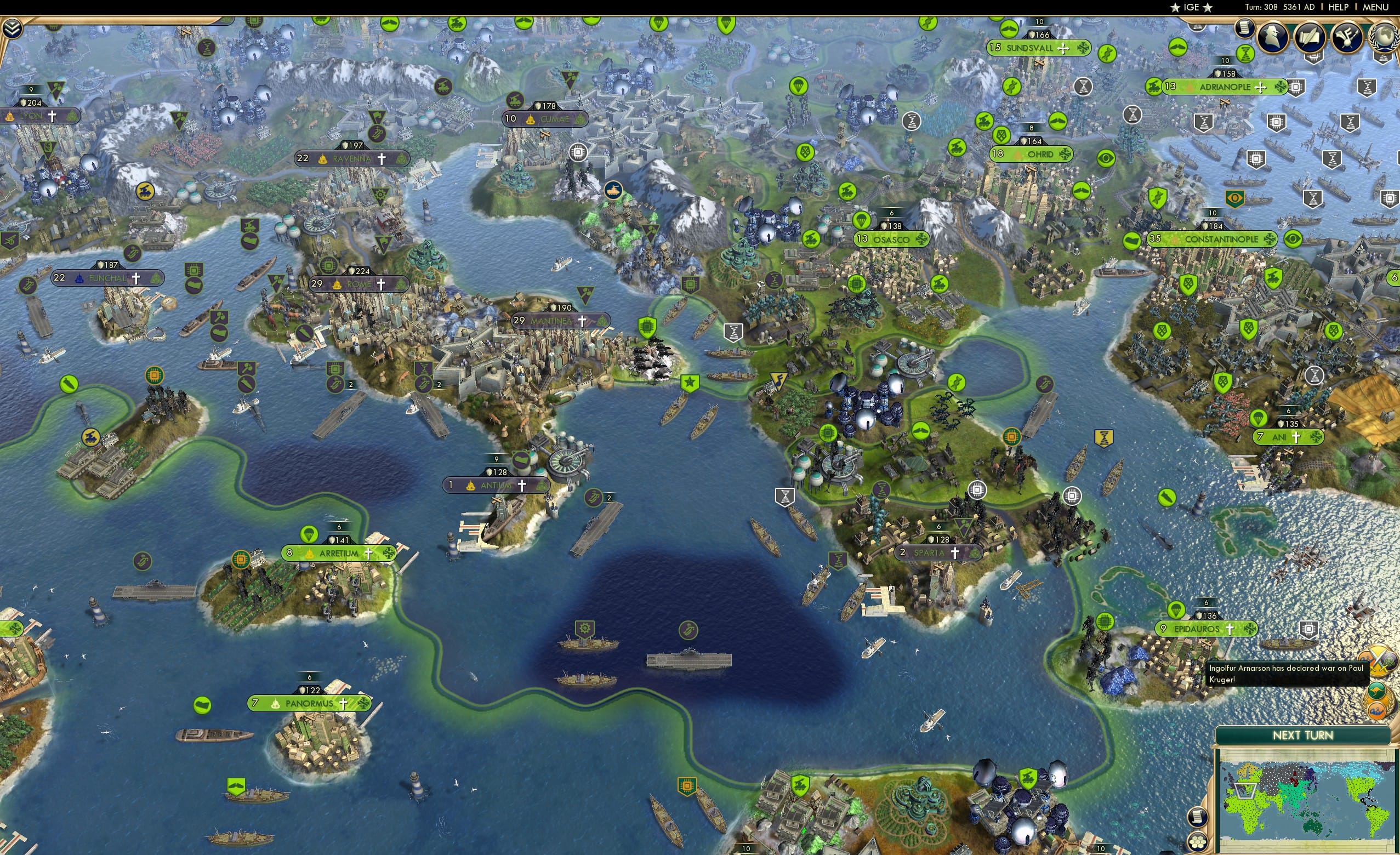The image size is (1400, 855).
Task: Select the Constantinople city banner
Action: 1214,240
